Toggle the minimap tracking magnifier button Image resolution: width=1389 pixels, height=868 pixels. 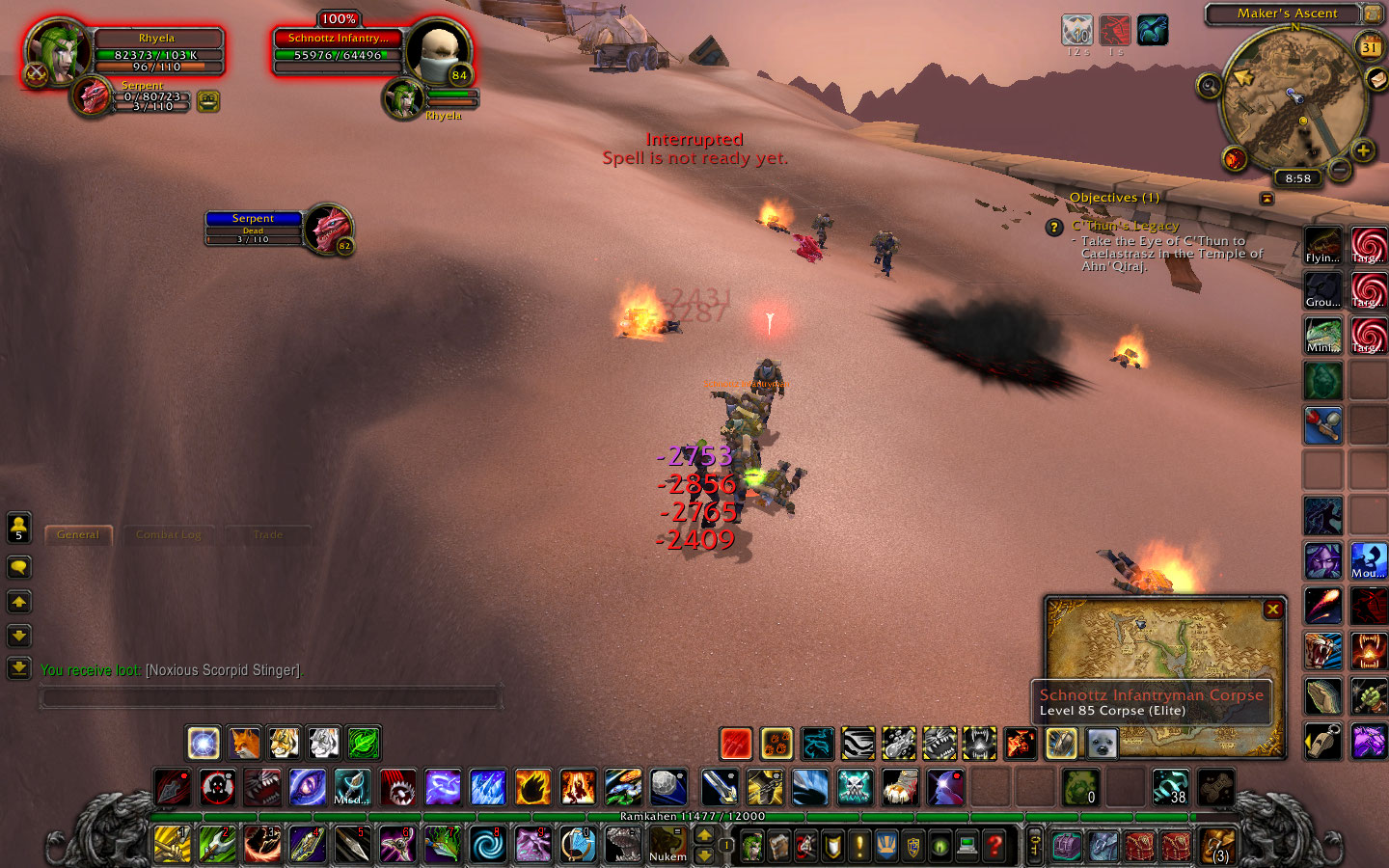1210,87
